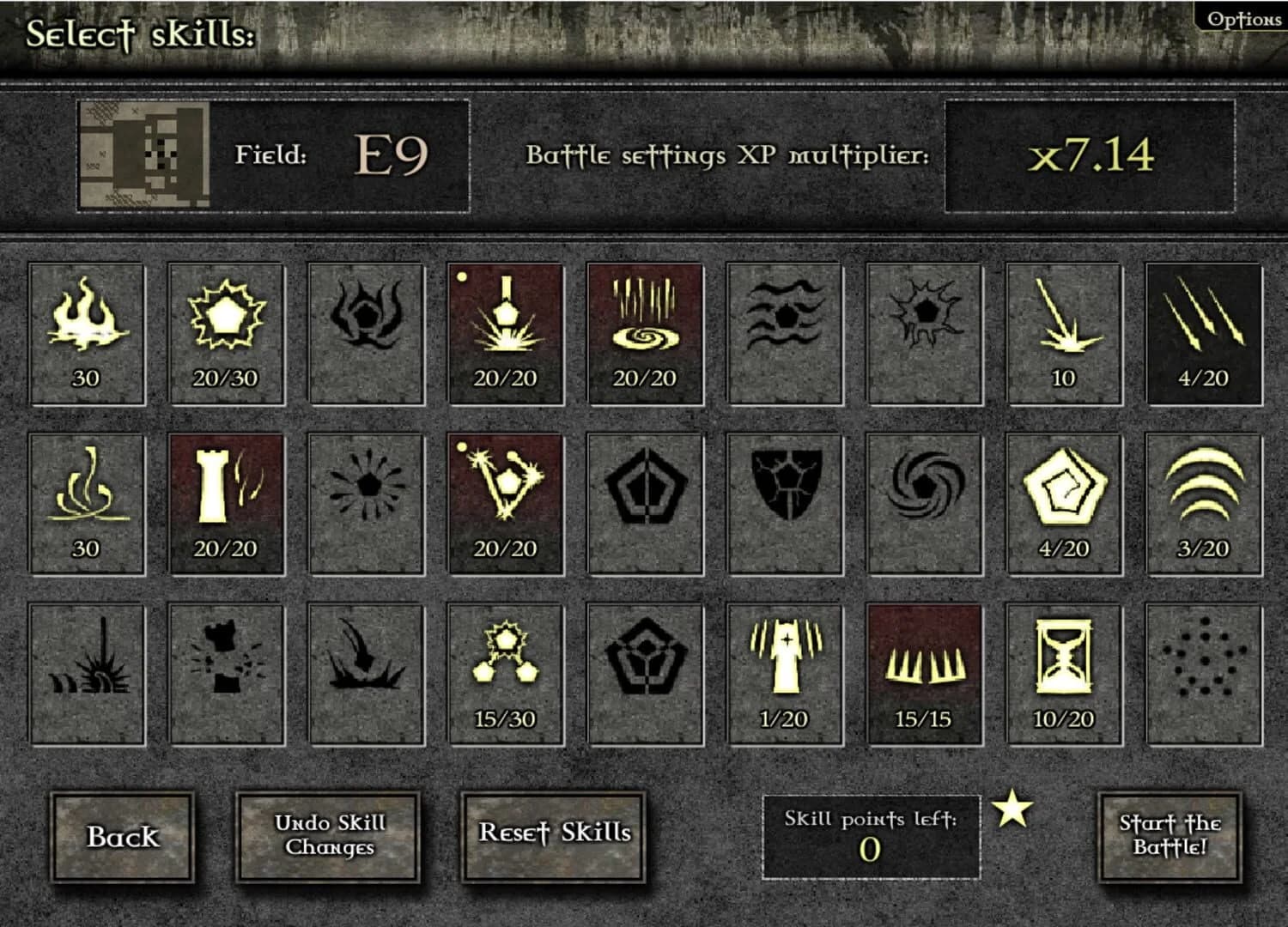Viewport: 1288px width, 927px height.
Task: Open the burst skill showing 20/30
Action: [x=226, y=330]
